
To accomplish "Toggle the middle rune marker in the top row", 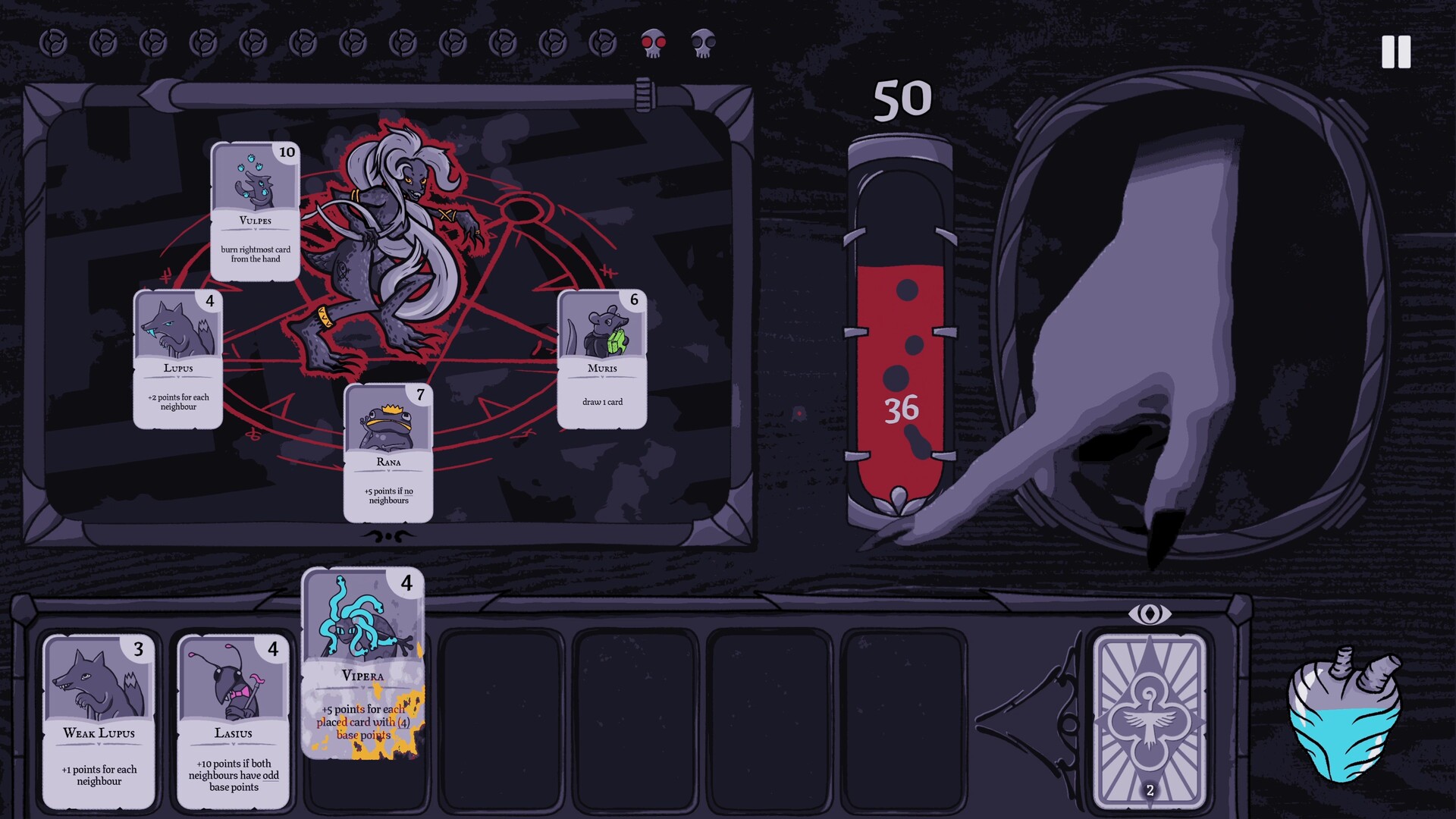I will coord(352,43).
